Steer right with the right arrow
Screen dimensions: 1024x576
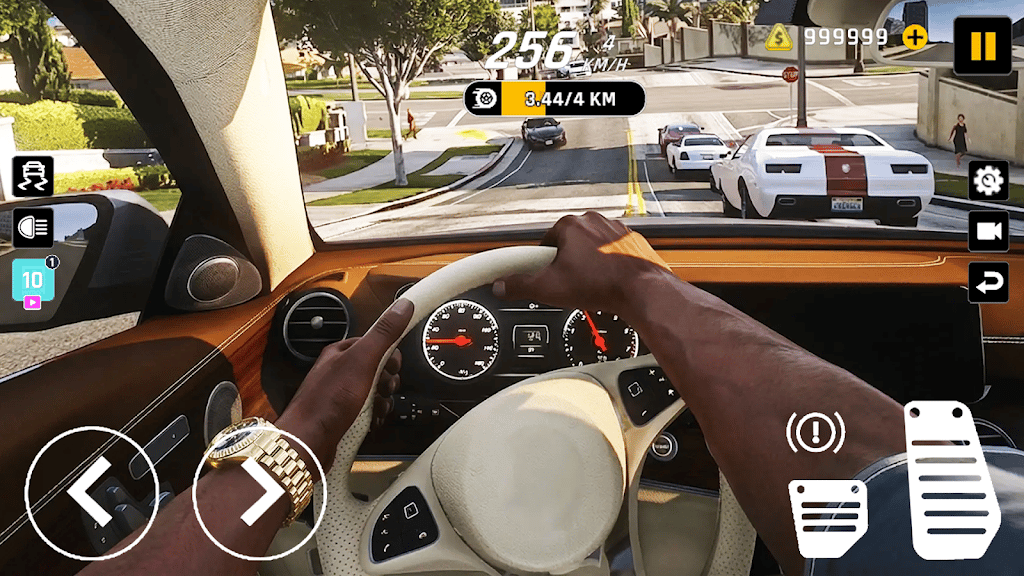click(x=258, y=493)
